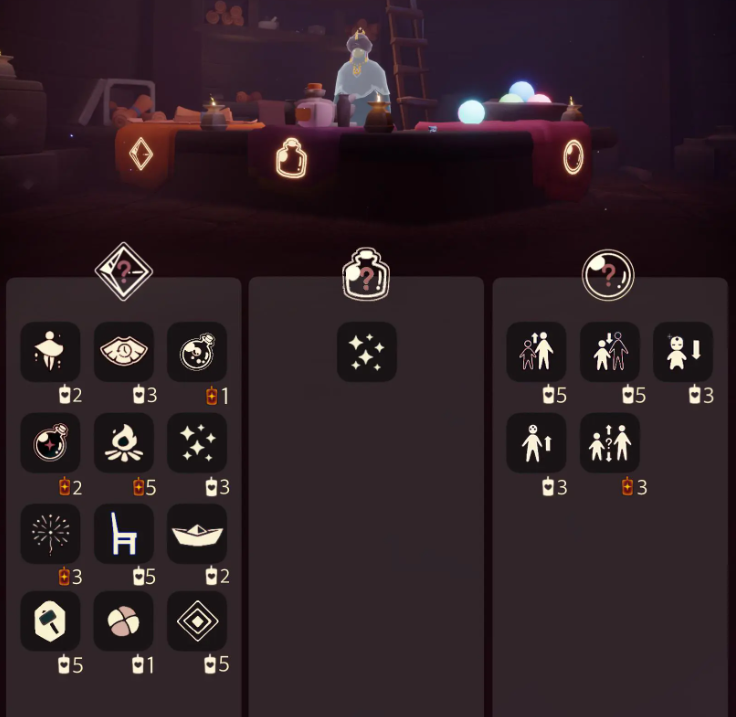Viewport: 736px width, 717px height.
Task: Select the bonfire spell icon
Action: click(x=124, y=443)
